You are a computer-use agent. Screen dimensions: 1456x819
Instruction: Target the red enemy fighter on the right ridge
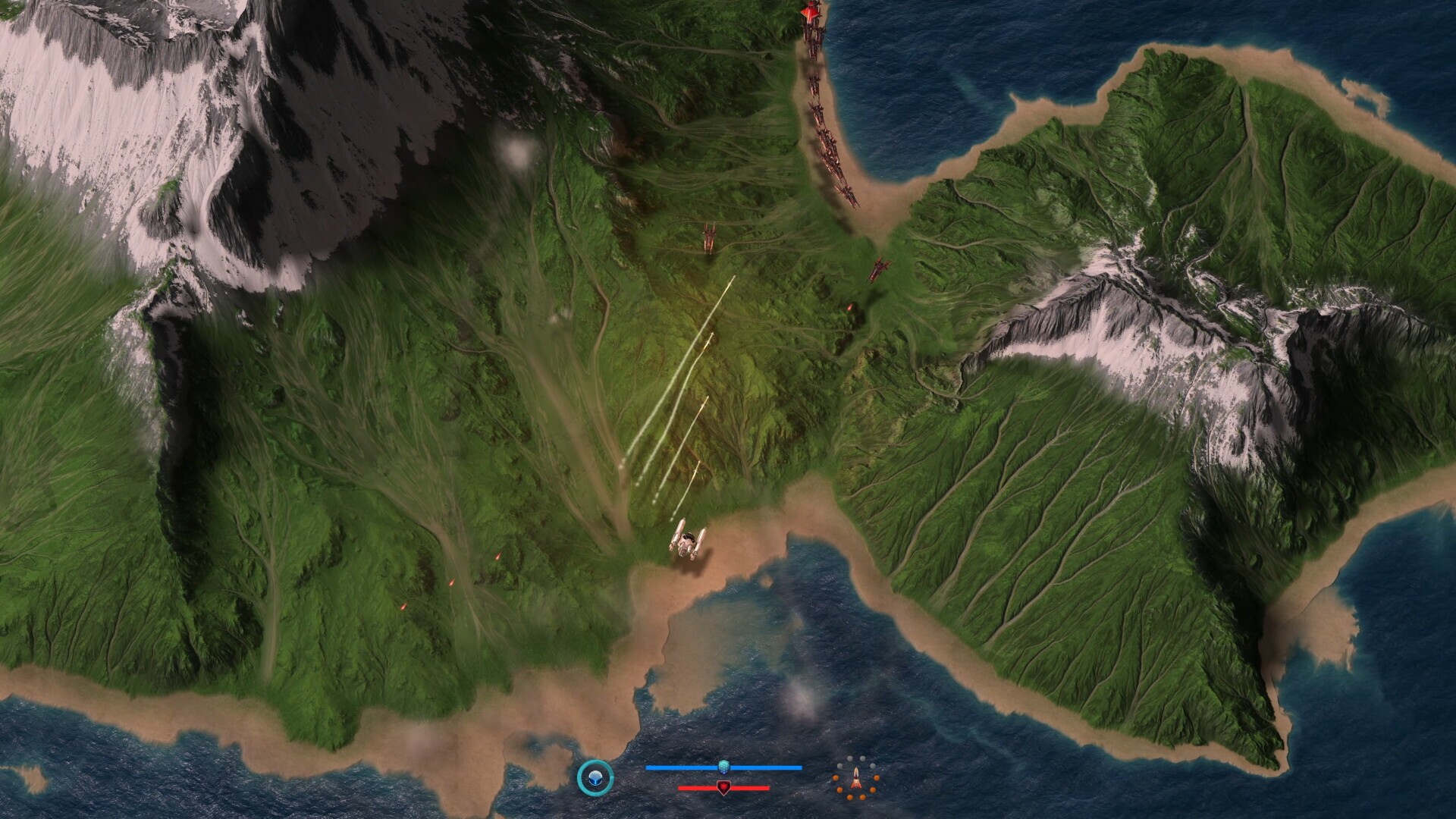[880, 269]
